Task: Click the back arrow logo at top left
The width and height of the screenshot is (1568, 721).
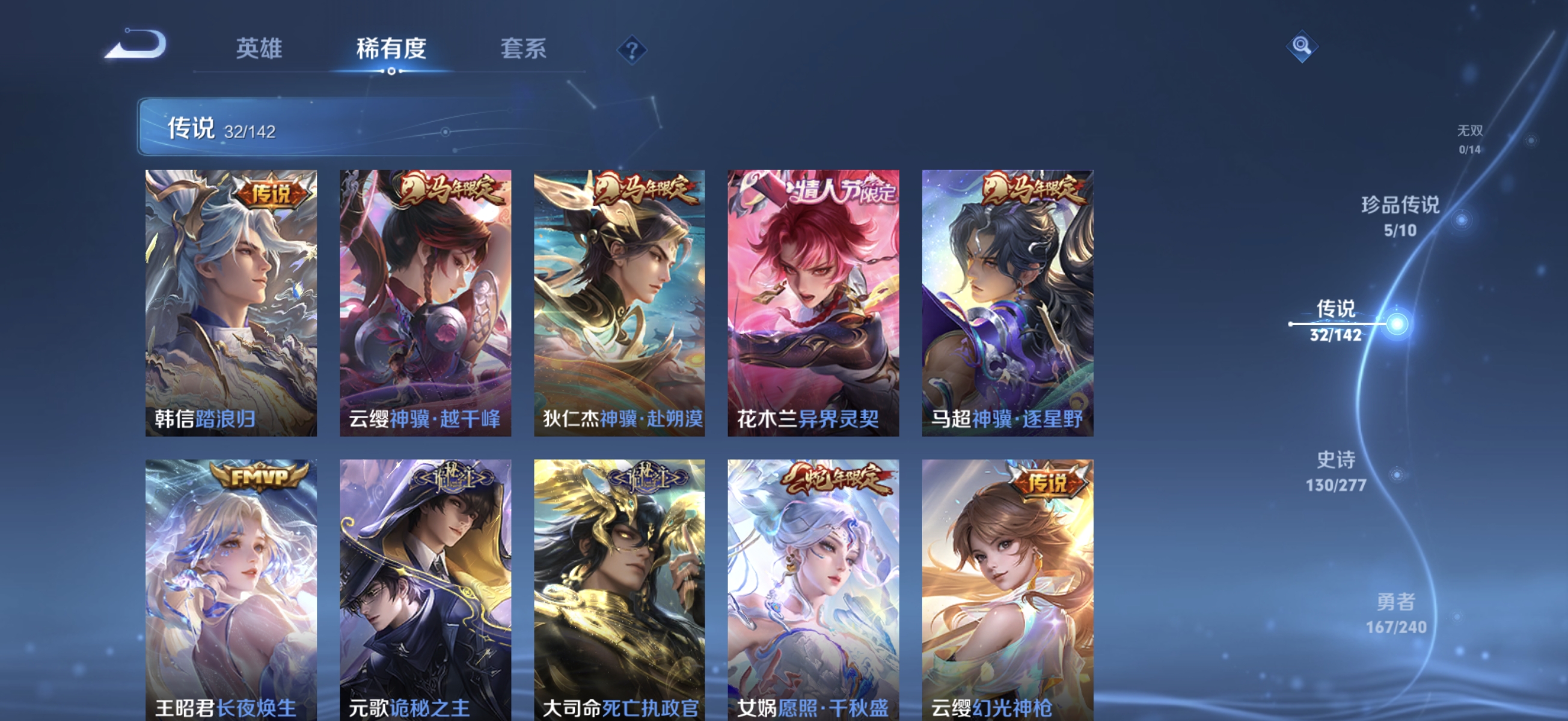Action: click(135, 44)
